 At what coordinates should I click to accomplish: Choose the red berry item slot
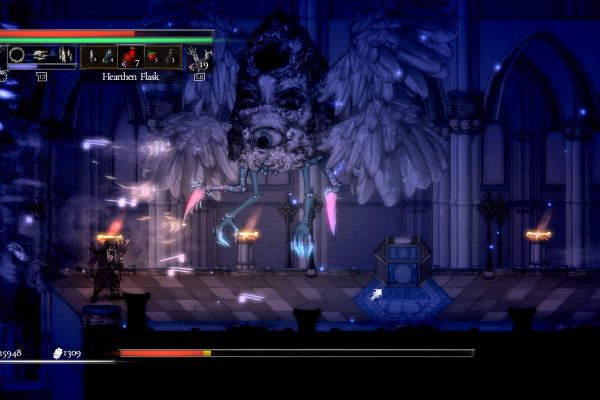coord(150,56)
